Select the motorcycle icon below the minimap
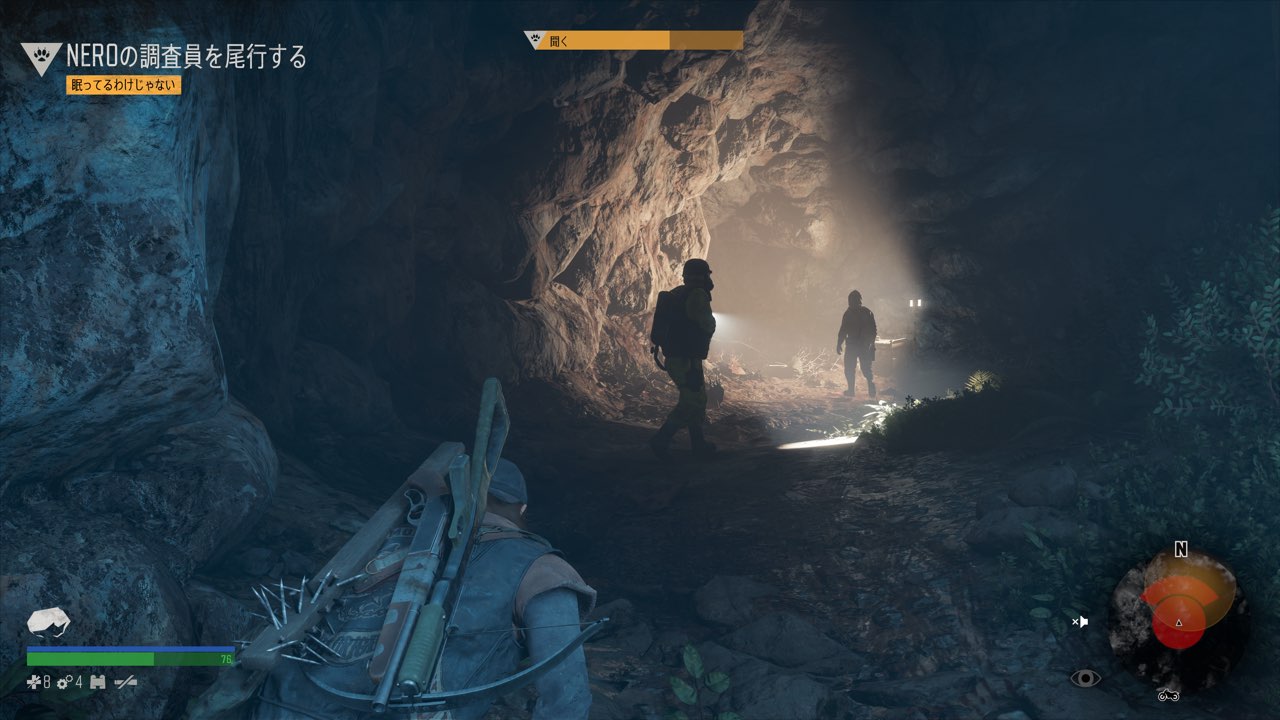1280x720 pixels. tap(1169, 695)
